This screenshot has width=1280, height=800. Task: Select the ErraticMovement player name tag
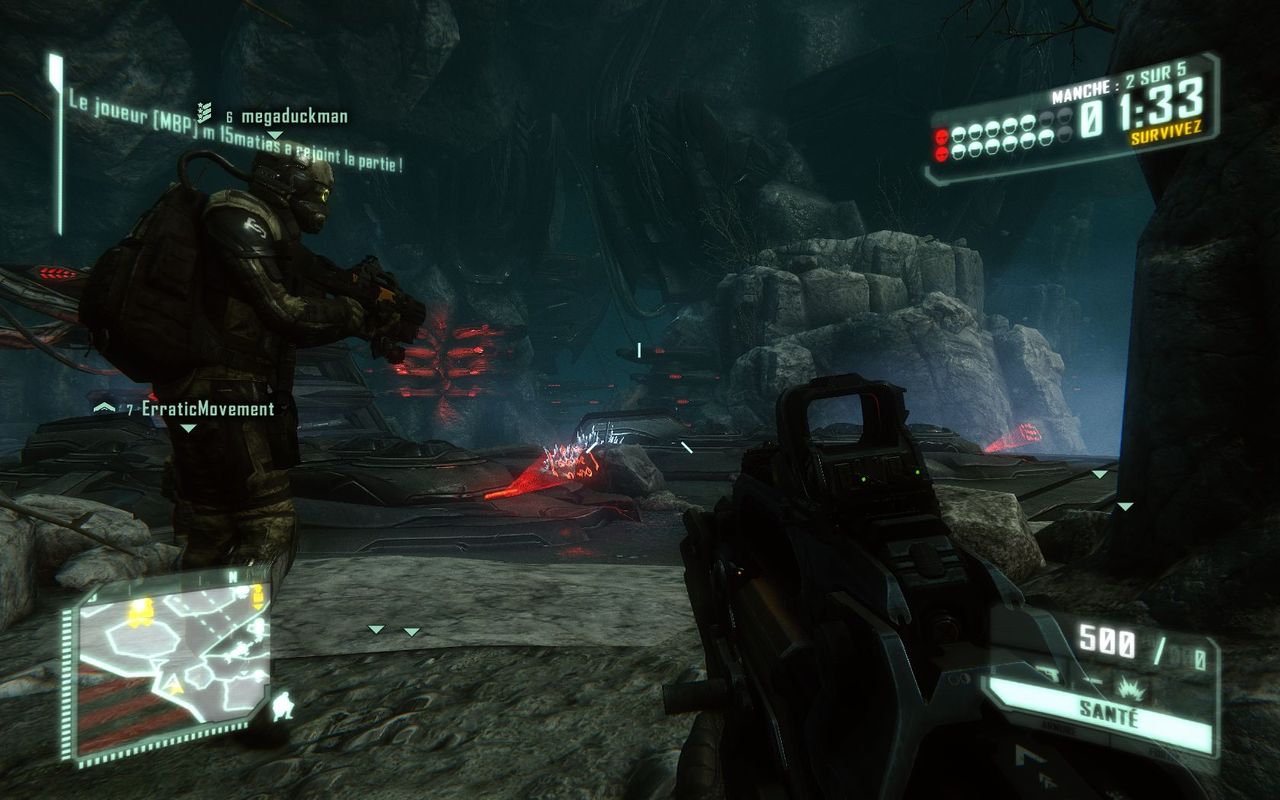tap(208, 409)
